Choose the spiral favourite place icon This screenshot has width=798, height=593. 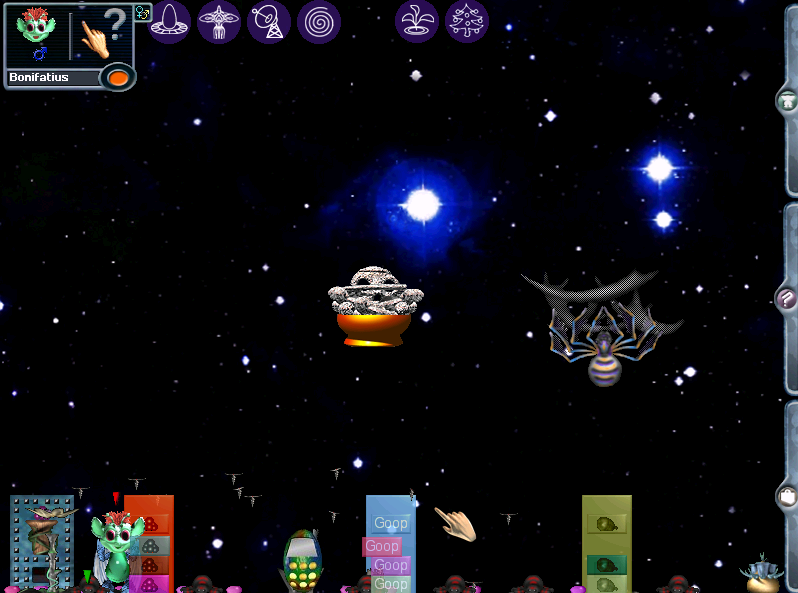[x=319, y=21]
